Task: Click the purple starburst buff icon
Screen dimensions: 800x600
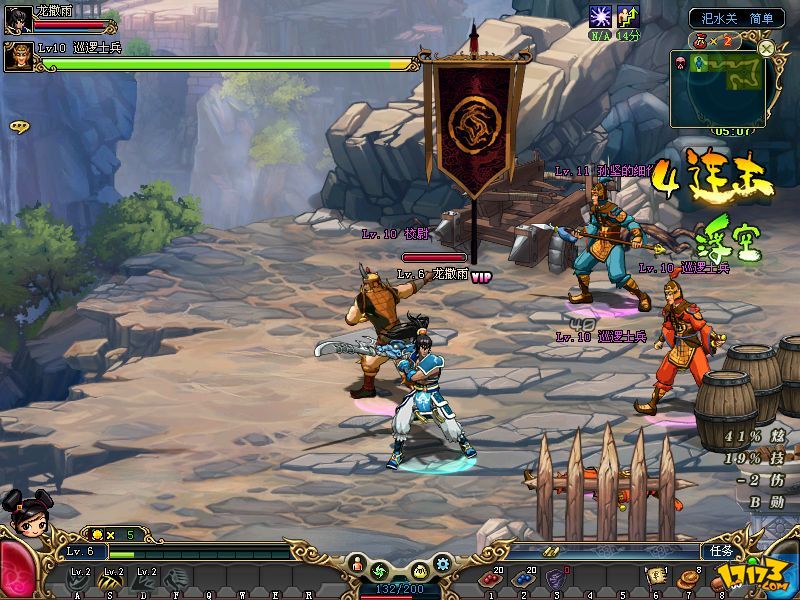Action: click(600, 16)
